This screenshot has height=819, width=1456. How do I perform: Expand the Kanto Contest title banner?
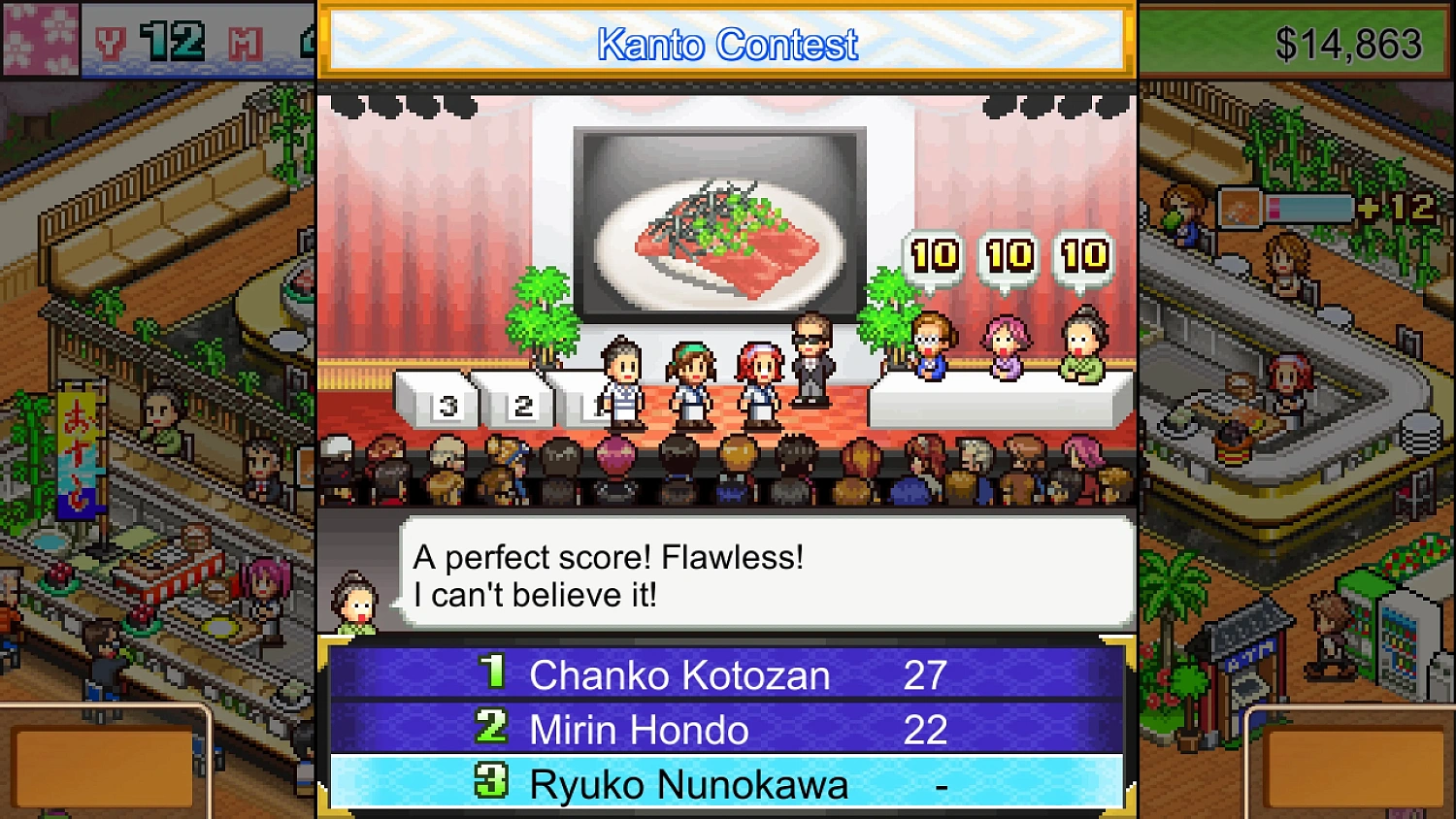[726, 41]
